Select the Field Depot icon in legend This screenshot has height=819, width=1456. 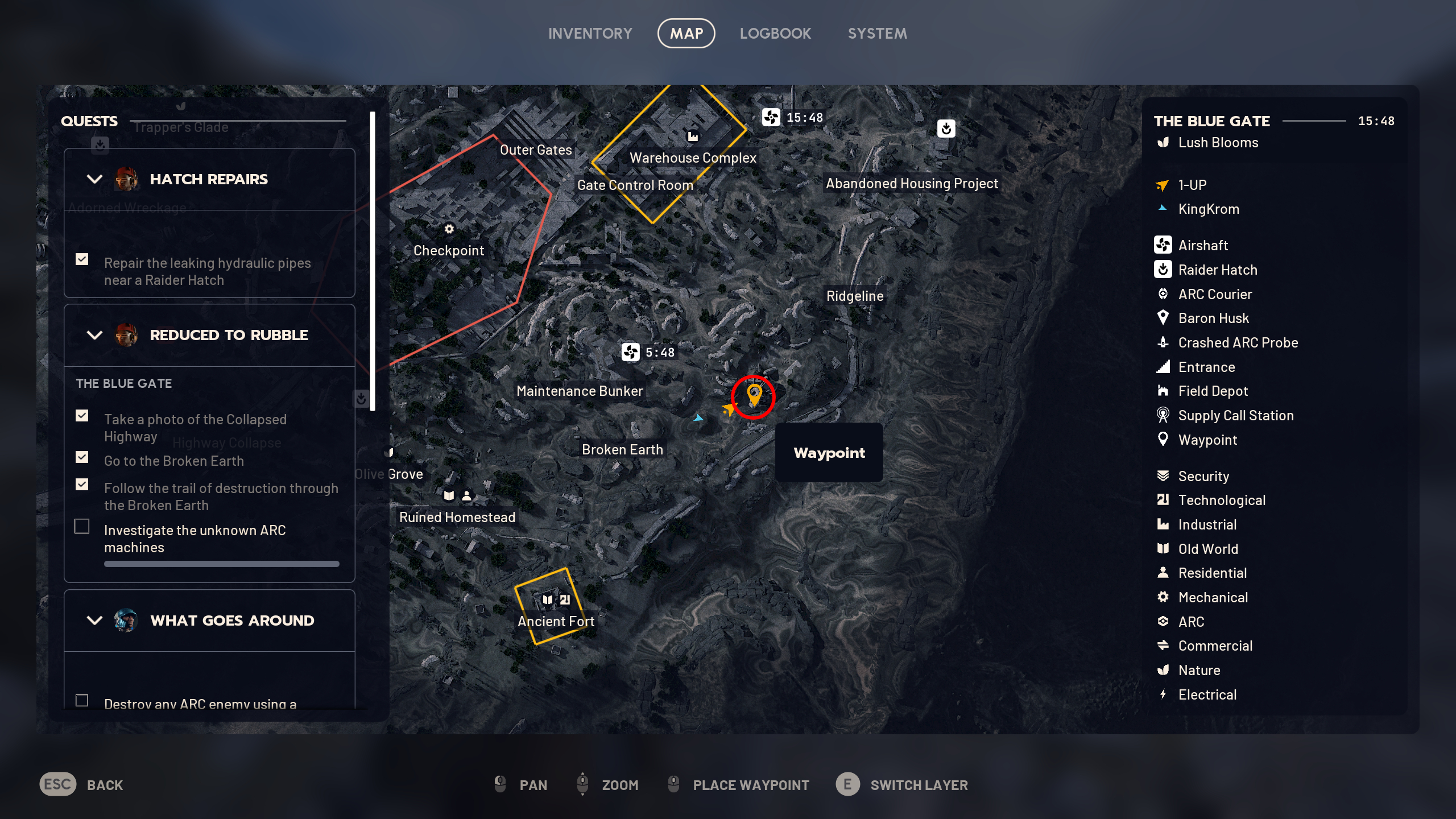click(1164, 391)
